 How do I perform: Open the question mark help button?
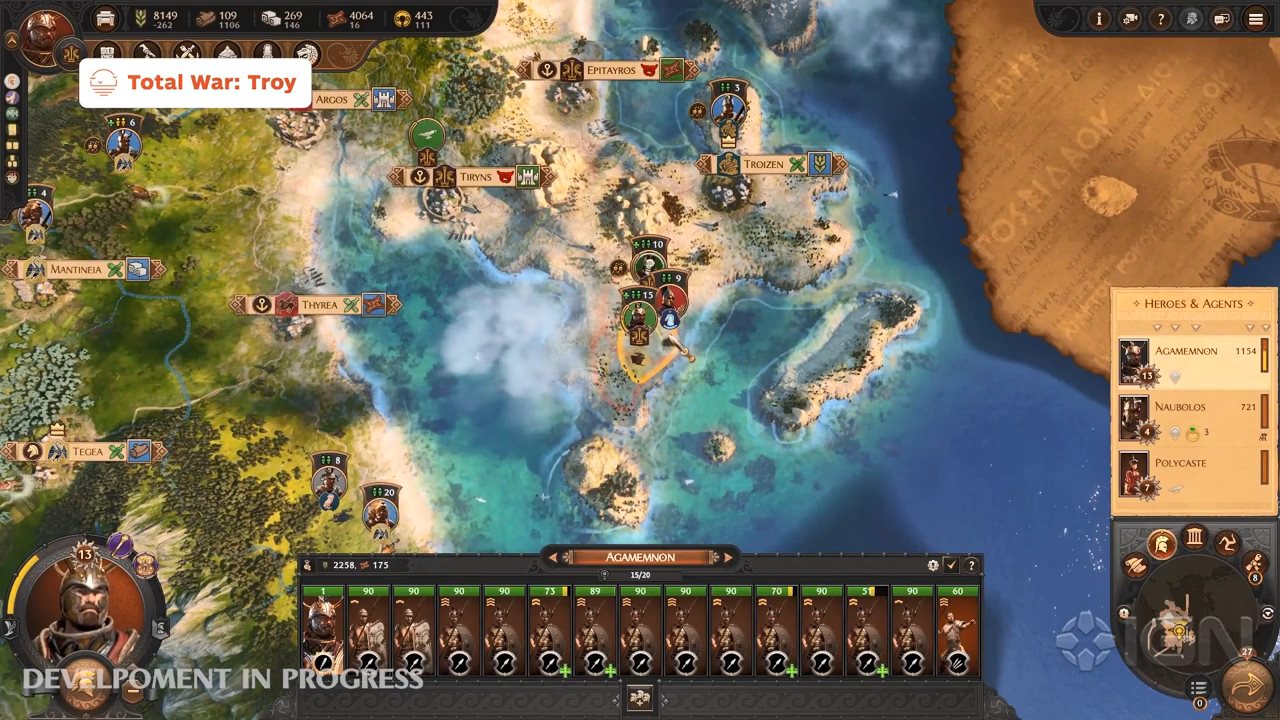coord(1160,19)
